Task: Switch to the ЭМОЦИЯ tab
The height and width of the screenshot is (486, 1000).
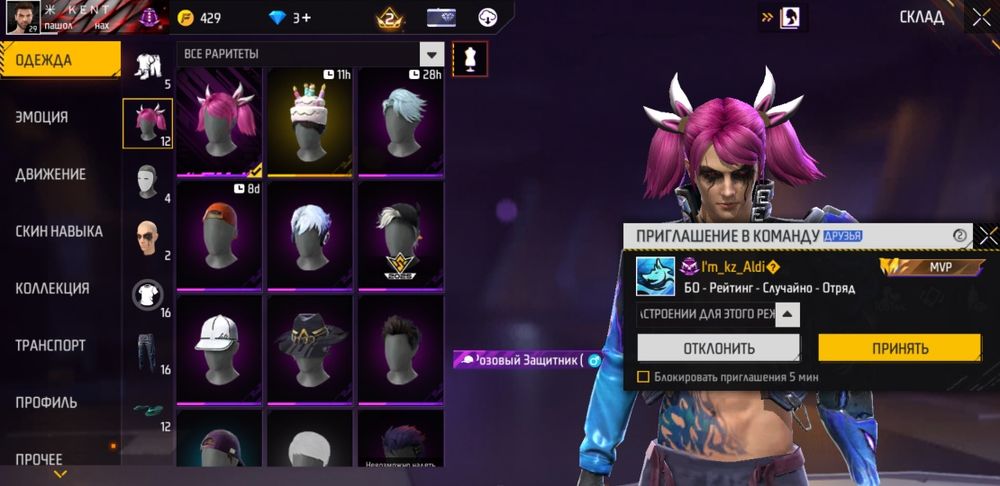Action: coord(58,117)
